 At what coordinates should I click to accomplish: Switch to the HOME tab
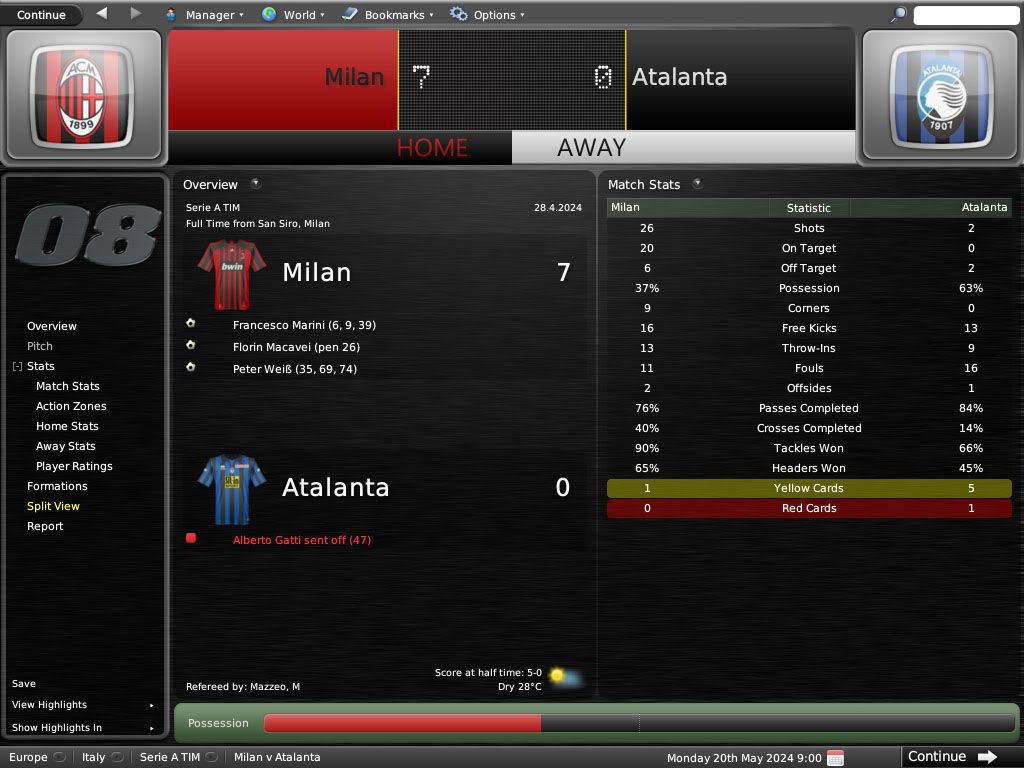(x=432, y=148)
